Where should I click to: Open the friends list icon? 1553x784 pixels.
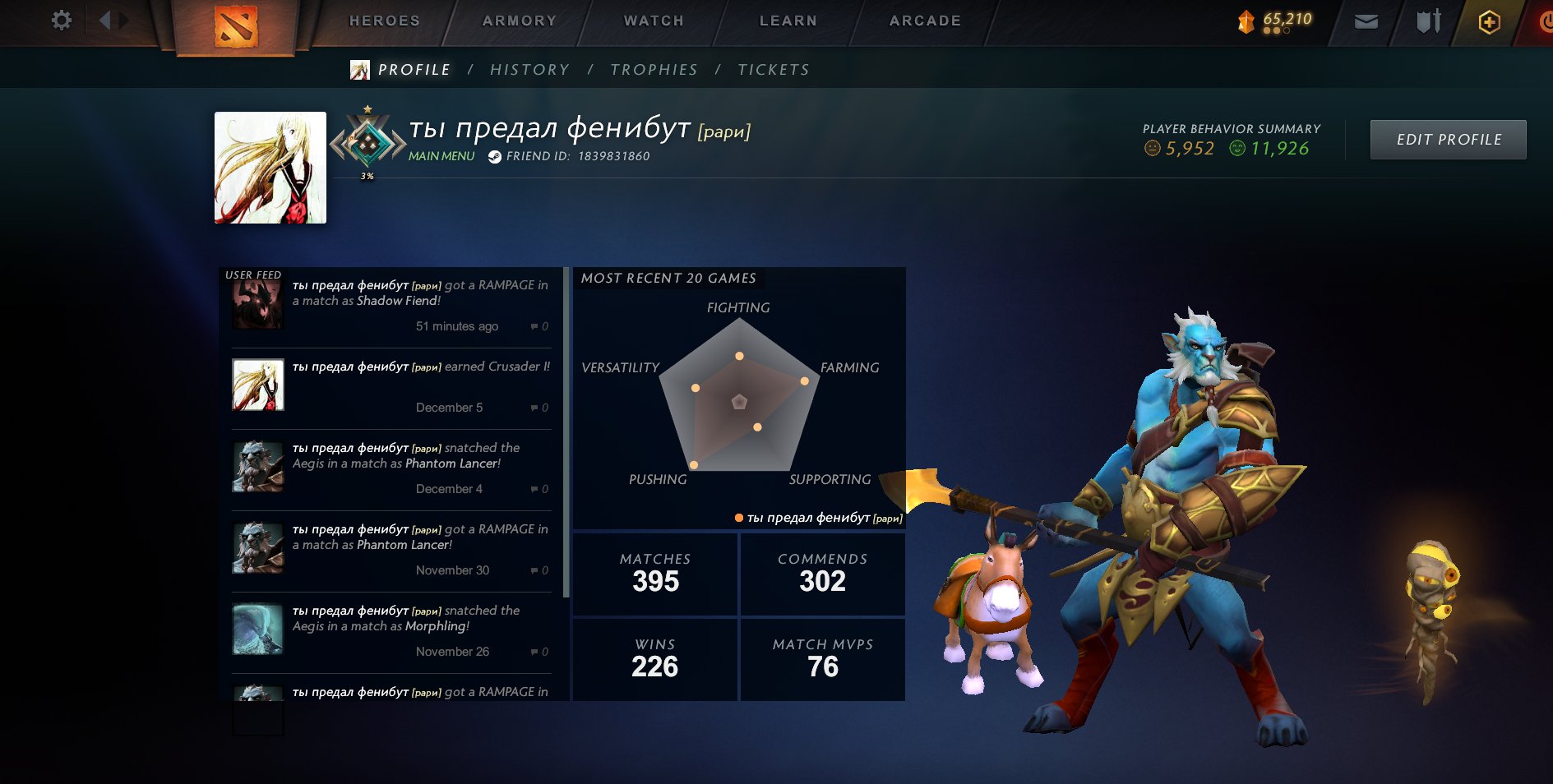pos(1427,21)
